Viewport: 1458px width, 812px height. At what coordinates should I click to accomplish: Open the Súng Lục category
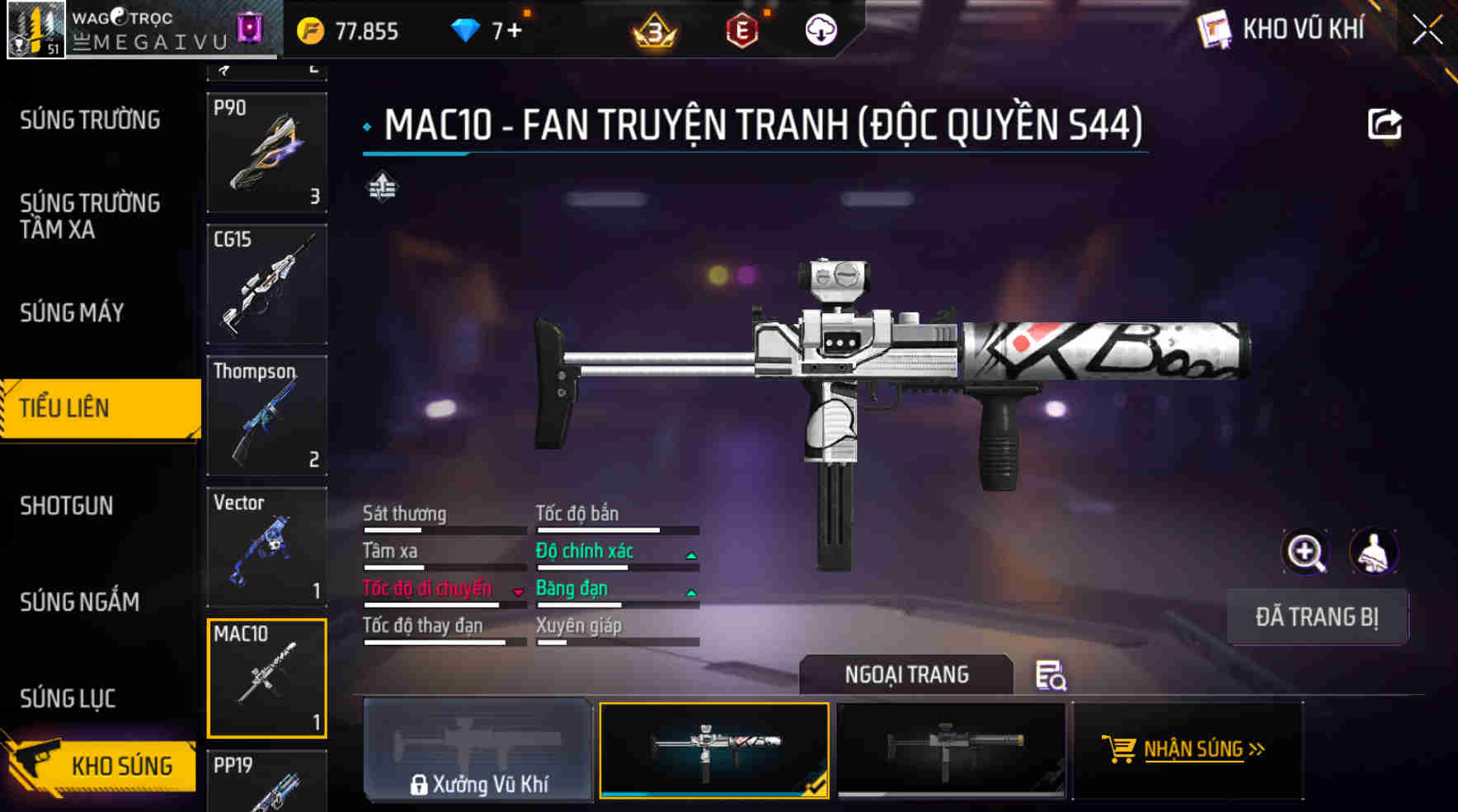click(x=68, y=698)
